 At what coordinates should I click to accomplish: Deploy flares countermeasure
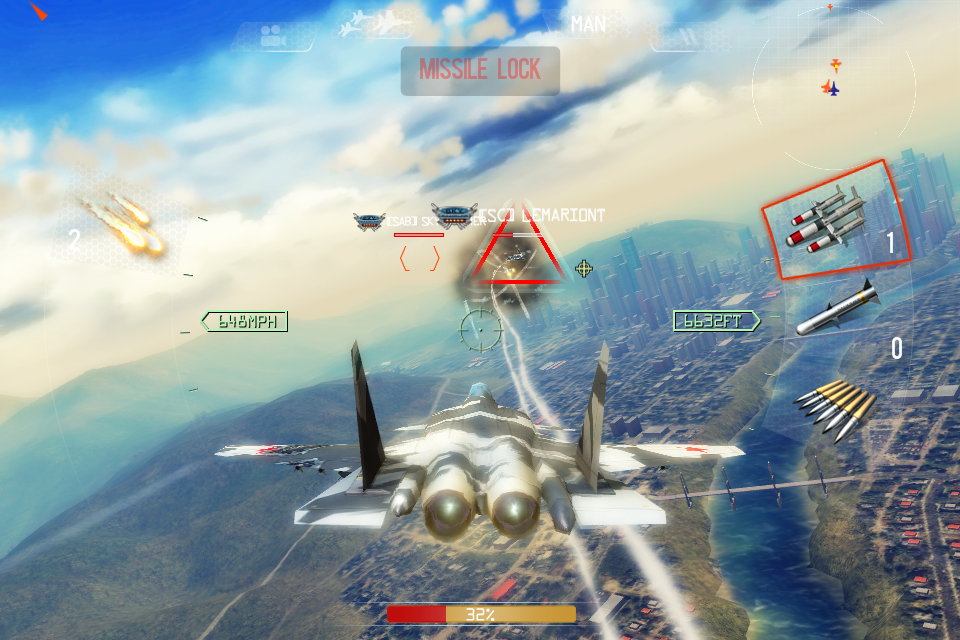[120, 226]
